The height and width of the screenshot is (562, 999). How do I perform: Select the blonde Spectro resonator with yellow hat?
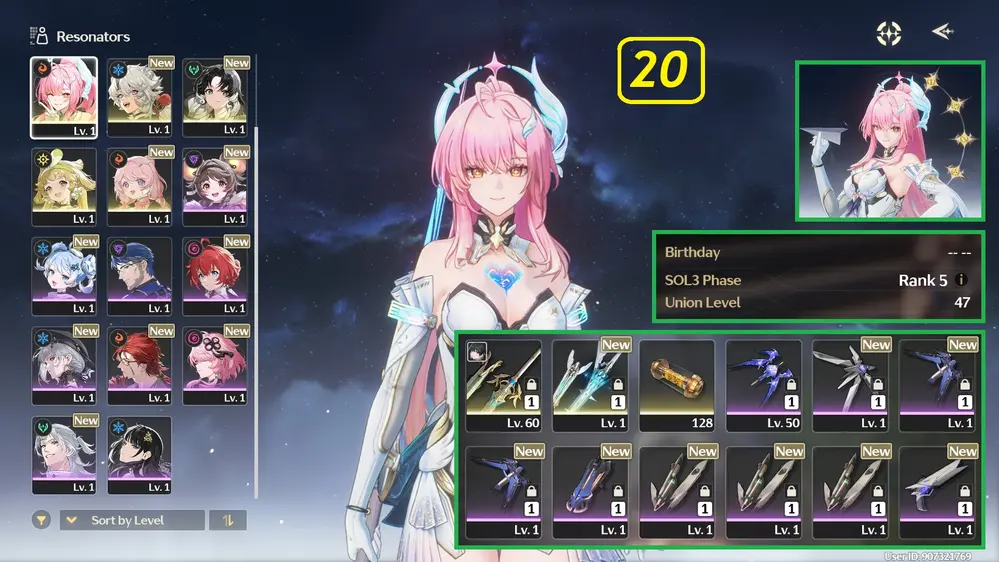coord(64,186)
